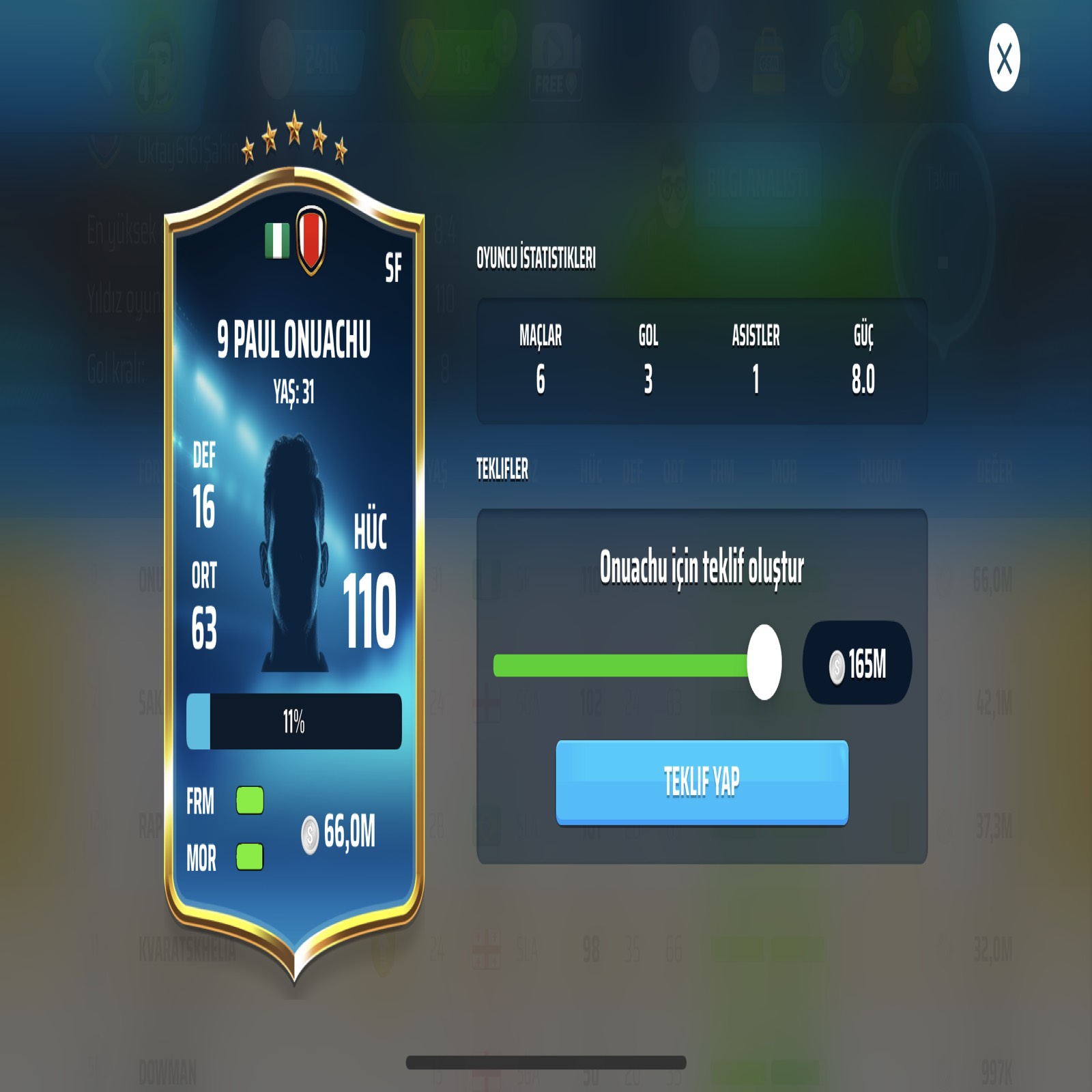The height and width of the screenshot is (1092, 1092).
Task: Click the offer amount slider handle
Action: point(764,662)
